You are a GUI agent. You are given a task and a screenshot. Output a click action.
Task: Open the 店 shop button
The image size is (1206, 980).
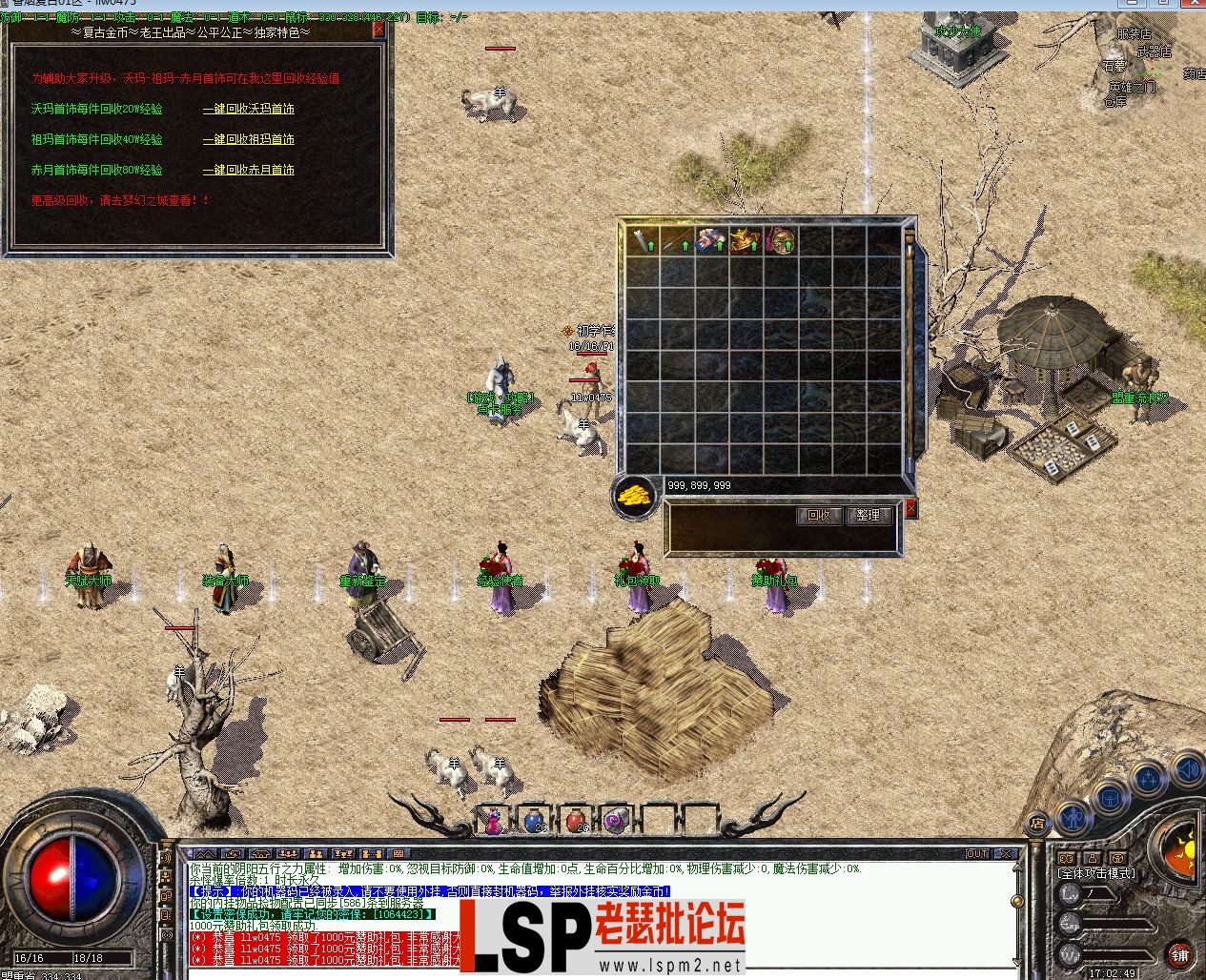point(1037,823)
